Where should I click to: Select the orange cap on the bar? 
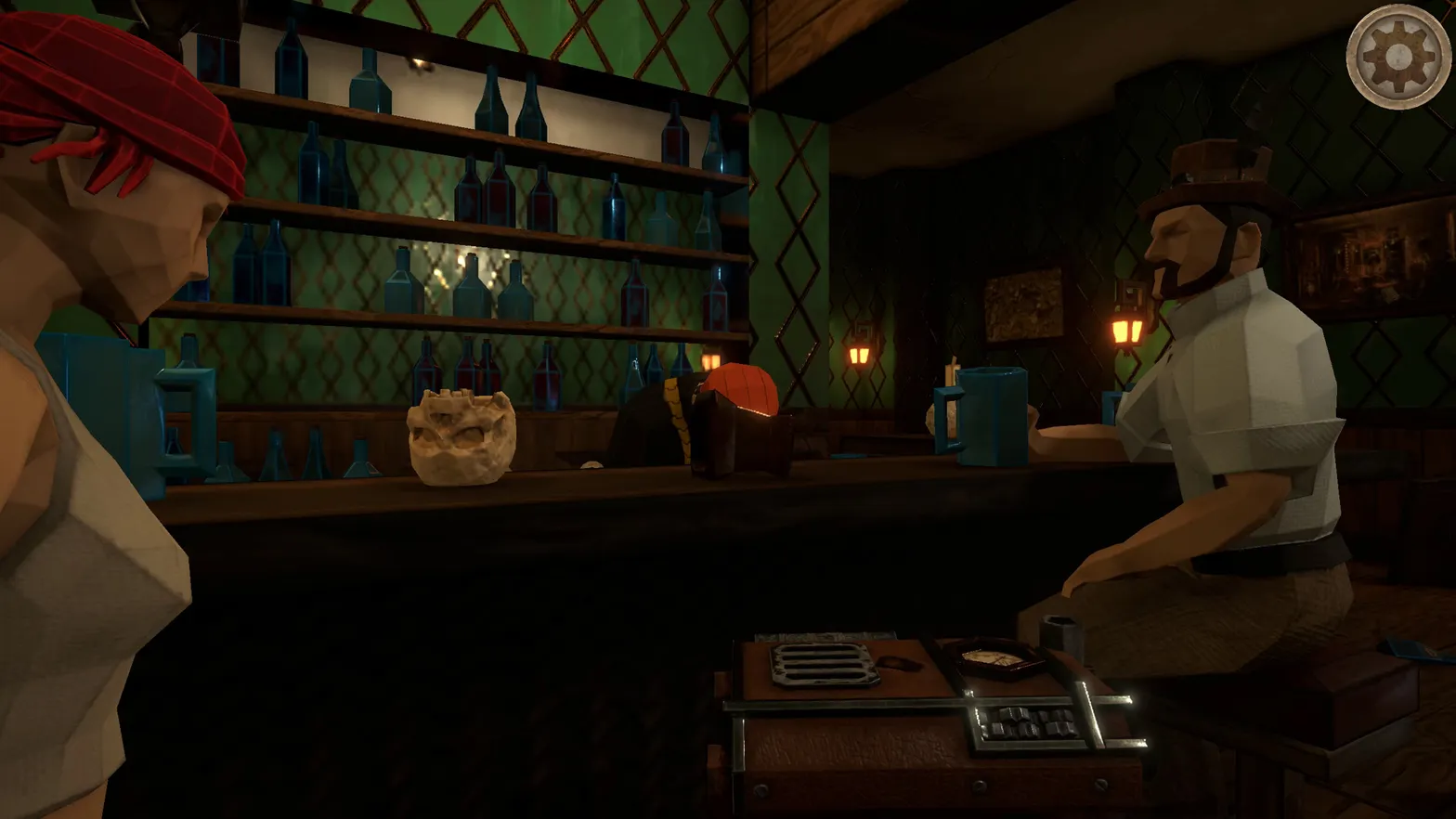pyautogui.click(x=740, y=390)
